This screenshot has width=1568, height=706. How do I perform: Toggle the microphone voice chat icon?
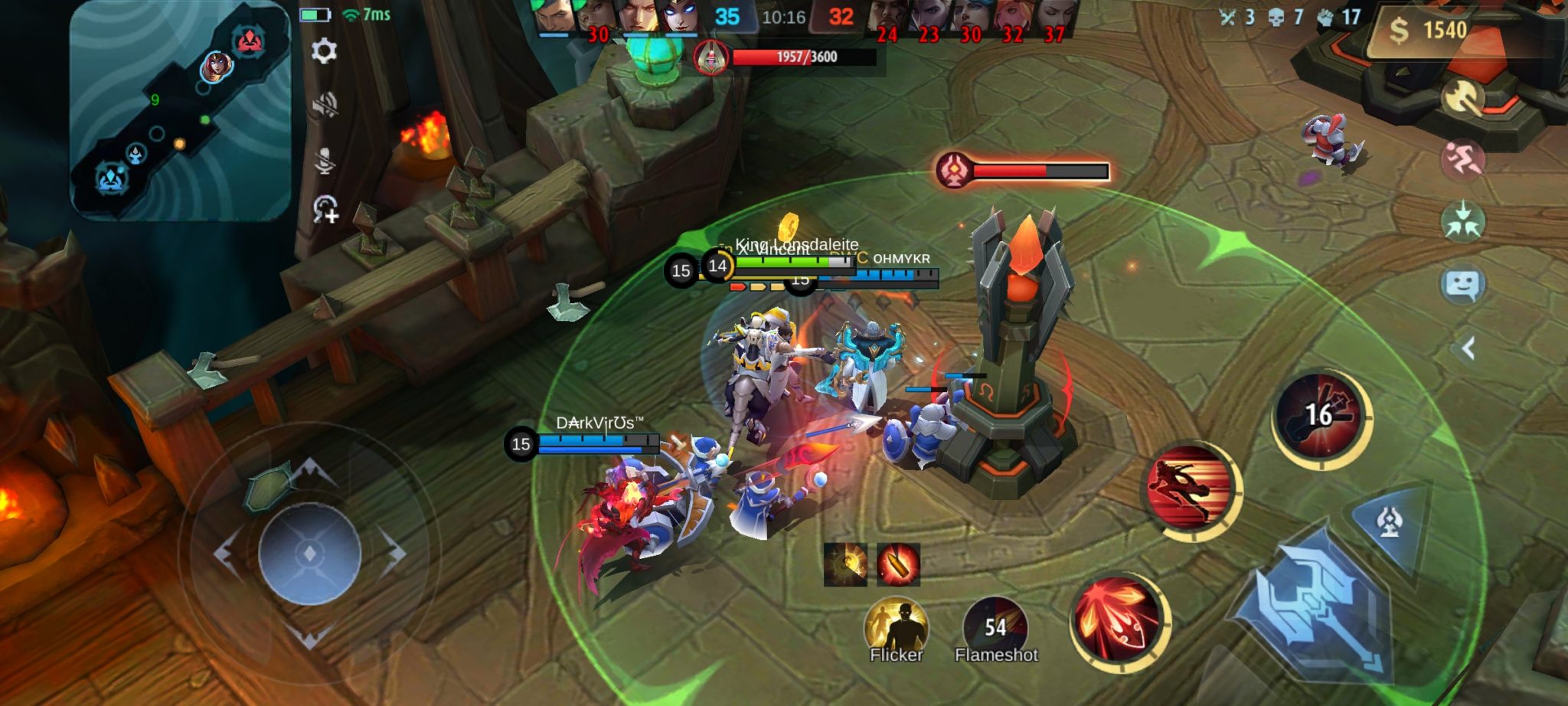click(325, 159)
